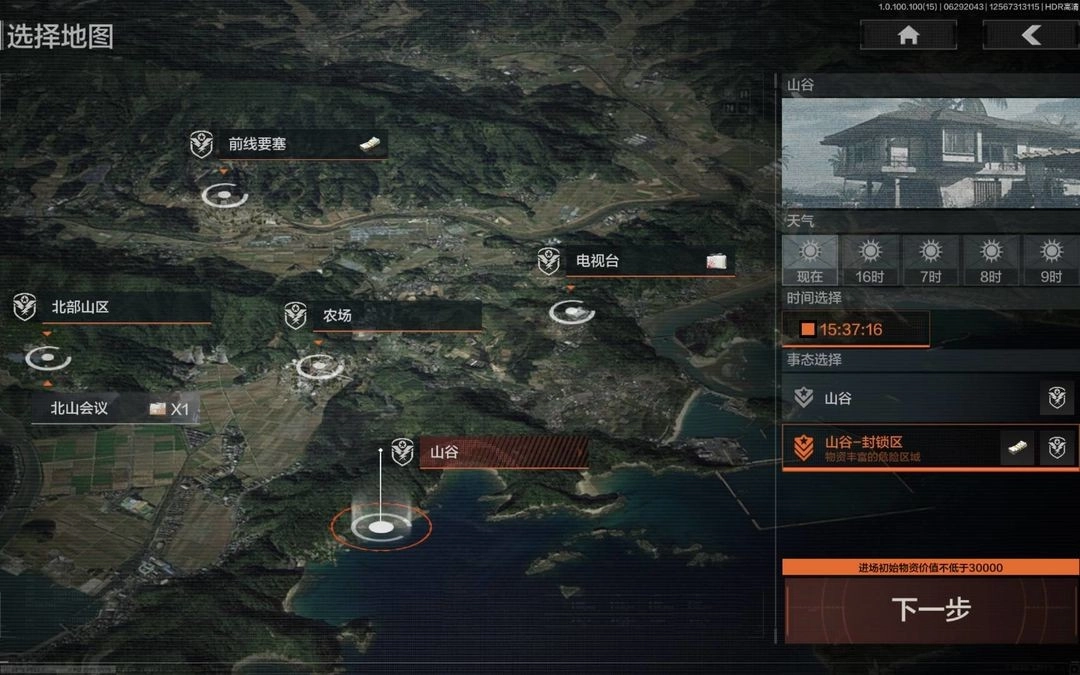This screenshot has width=1080, height=675.
Task: Choose the 16时 weather slot
Action: coord(870,260)
